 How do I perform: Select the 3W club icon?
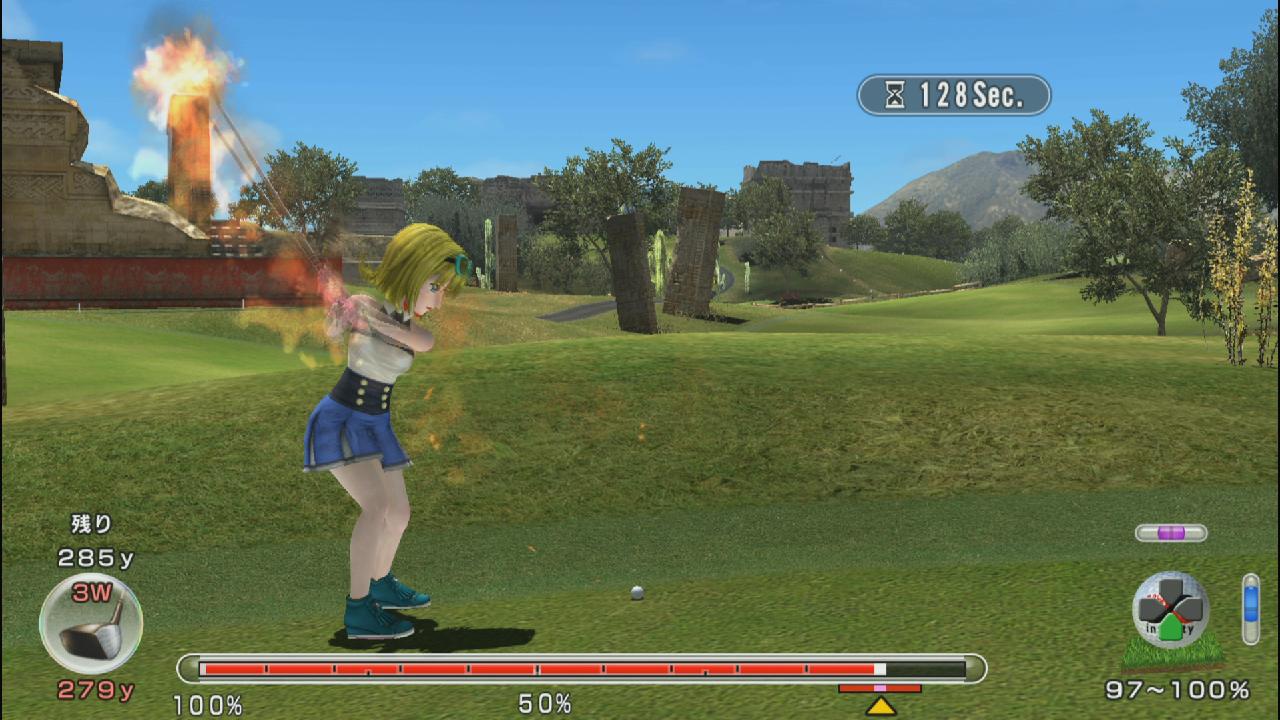[91, 624]
